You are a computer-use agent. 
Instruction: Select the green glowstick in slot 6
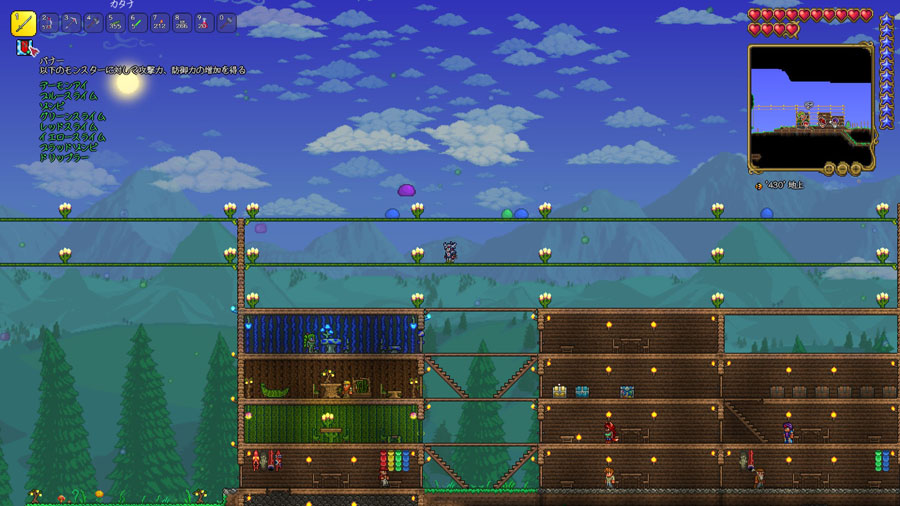tap(137, 22)
